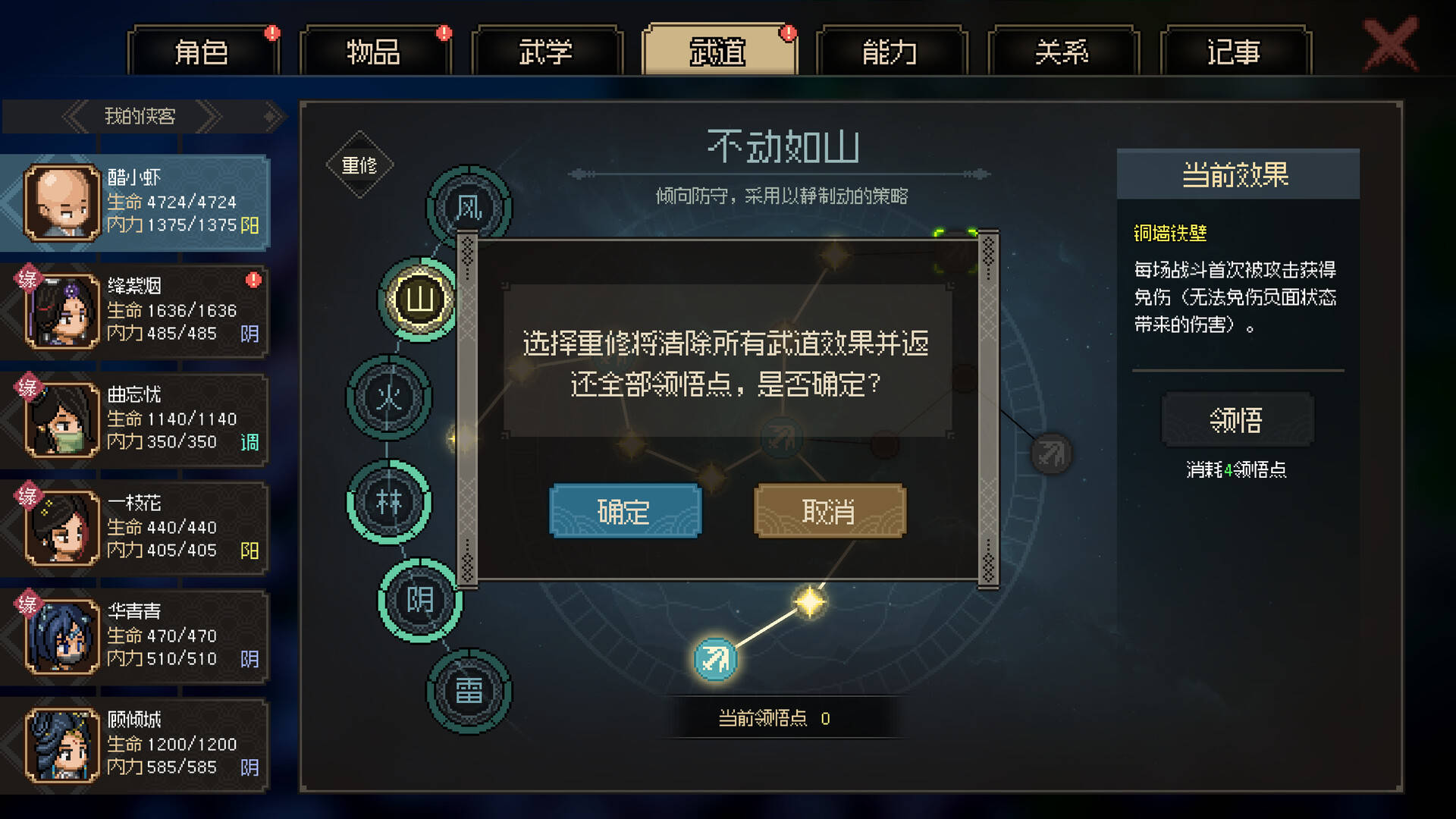Select the 林 element node
The image size is (1456, 819).
[389, 502]
